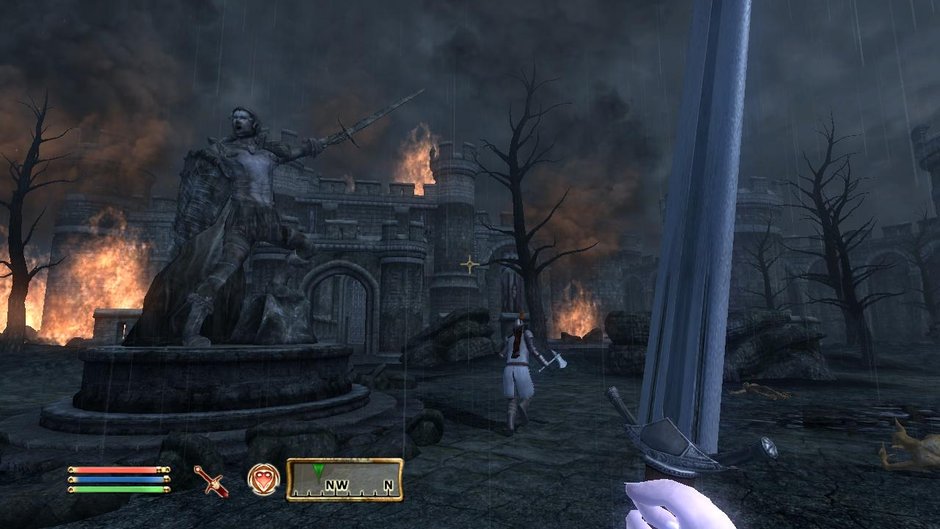This screenshot has width=940, height=529.
Task: Select the green quest marker on the compass
Action: [x=318, y=470]
